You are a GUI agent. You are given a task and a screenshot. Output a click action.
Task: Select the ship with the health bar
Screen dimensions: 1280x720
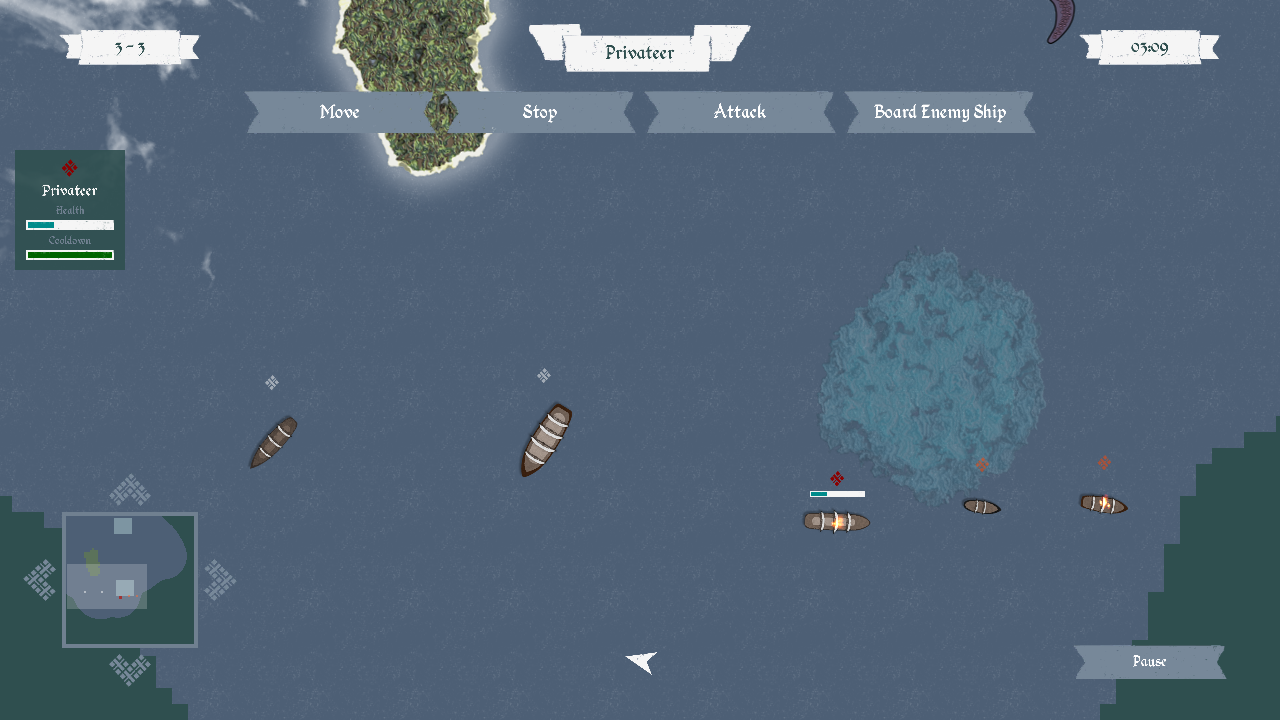pos(836,521)
